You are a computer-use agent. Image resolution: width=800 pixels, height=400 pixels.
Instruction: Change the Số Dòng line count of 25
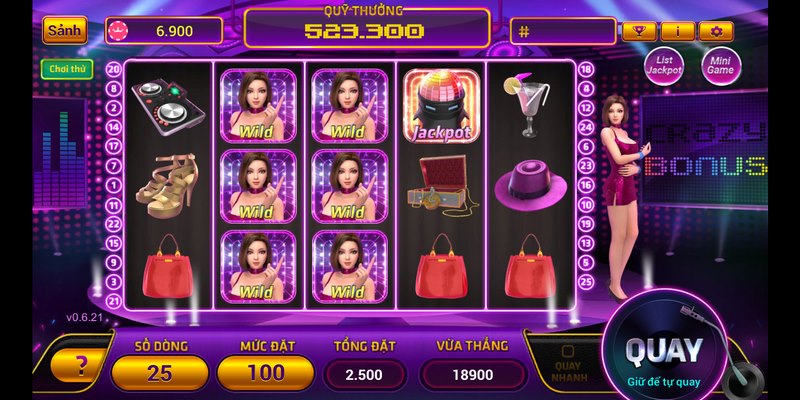coord(160,373)
